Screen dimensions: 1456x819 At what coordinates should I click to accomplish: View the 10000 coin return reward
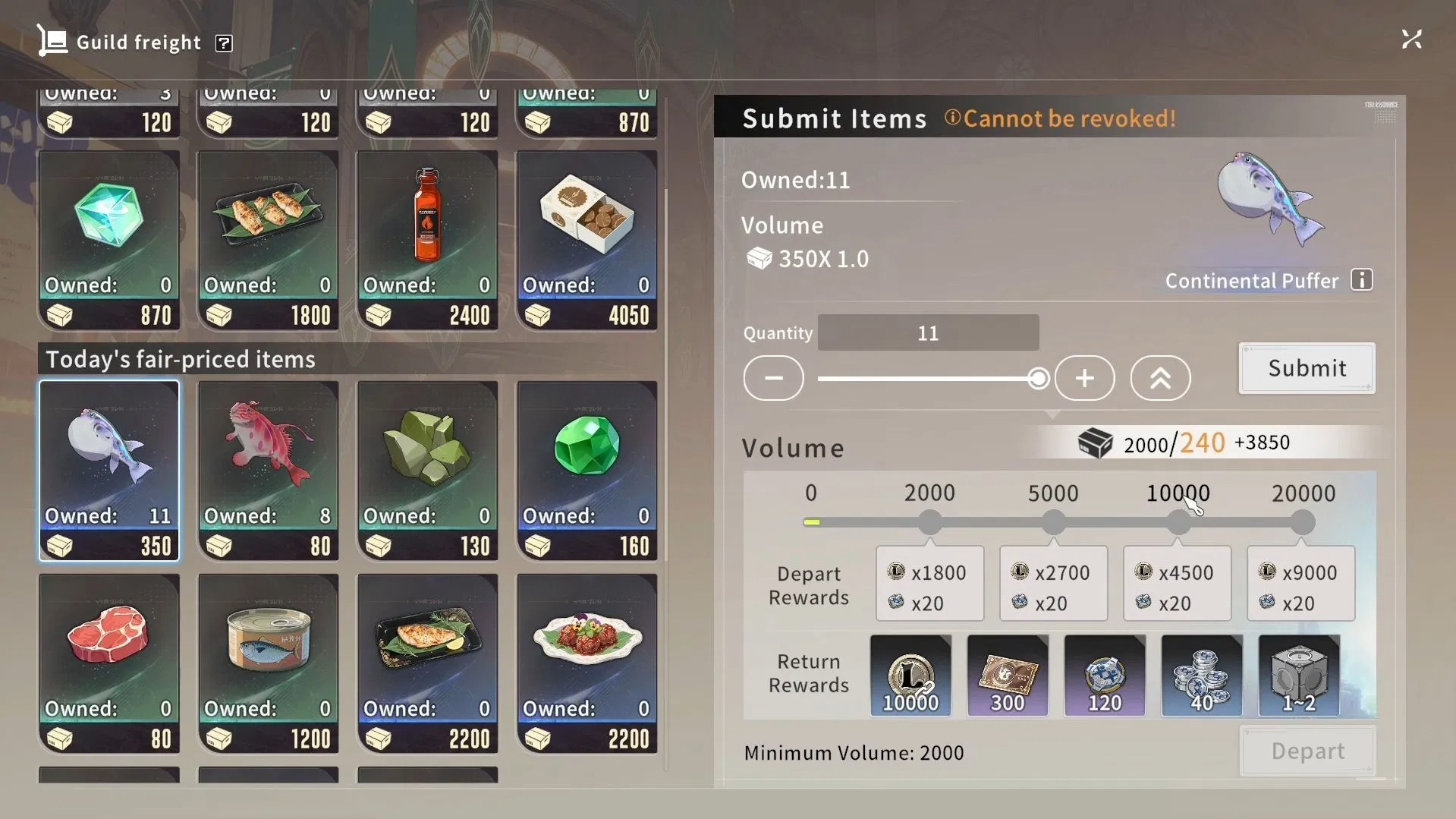pyautogui.click(x=910, y=676)
